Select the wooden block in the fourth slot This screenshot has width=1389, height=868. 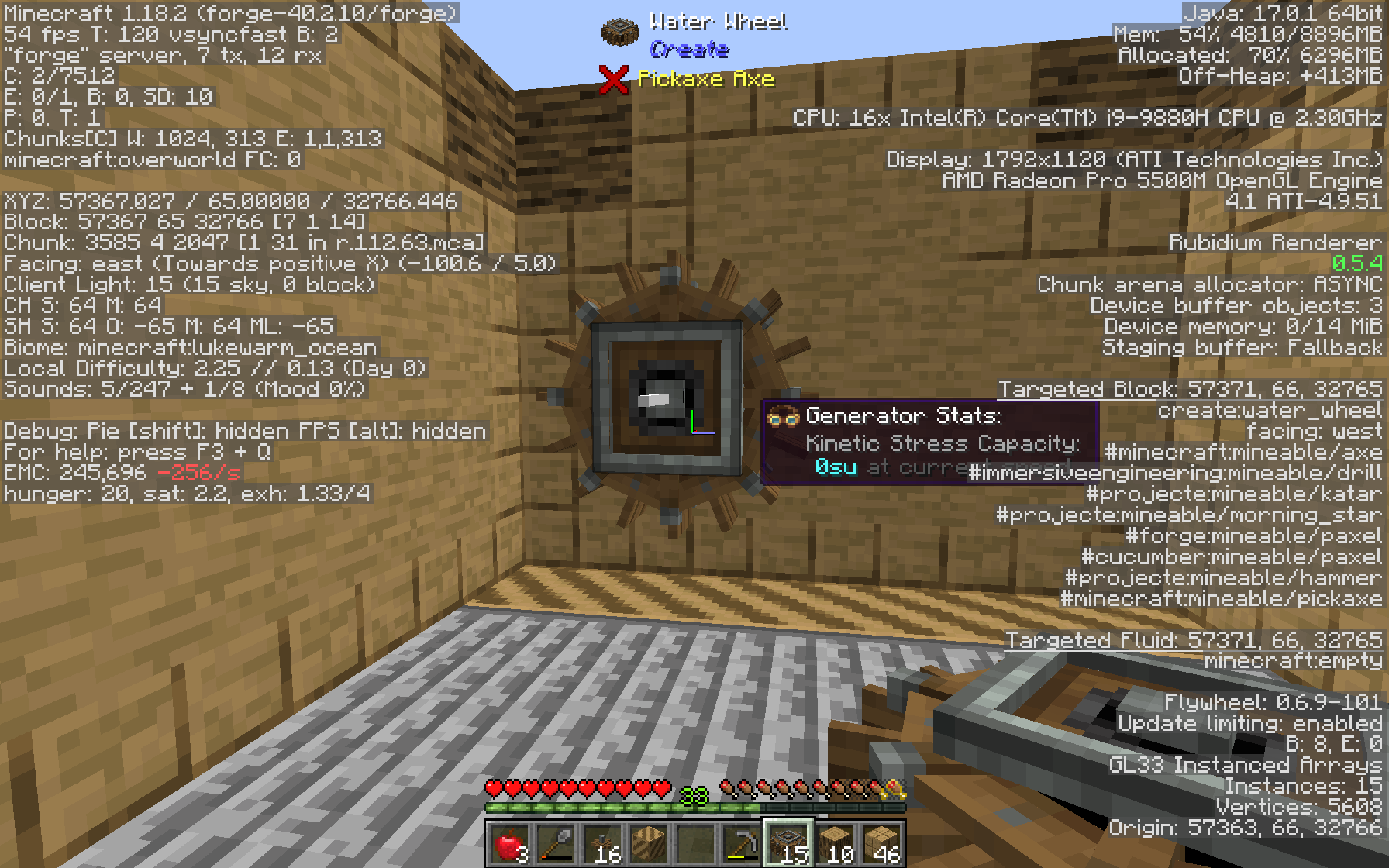tap(650, 845)
